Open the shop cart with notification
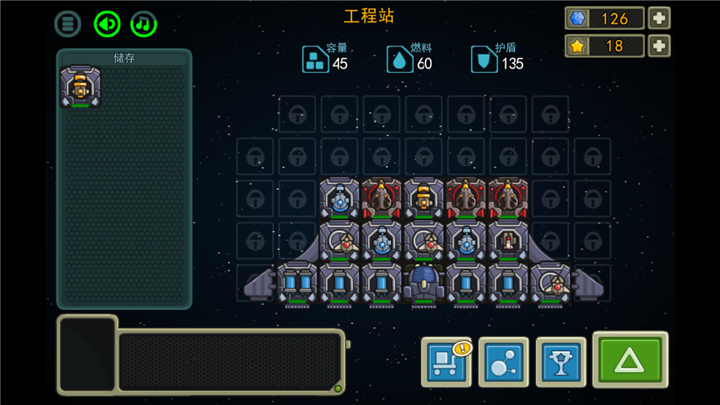This screenshot has height=405, width=720. tap(446, 360)
